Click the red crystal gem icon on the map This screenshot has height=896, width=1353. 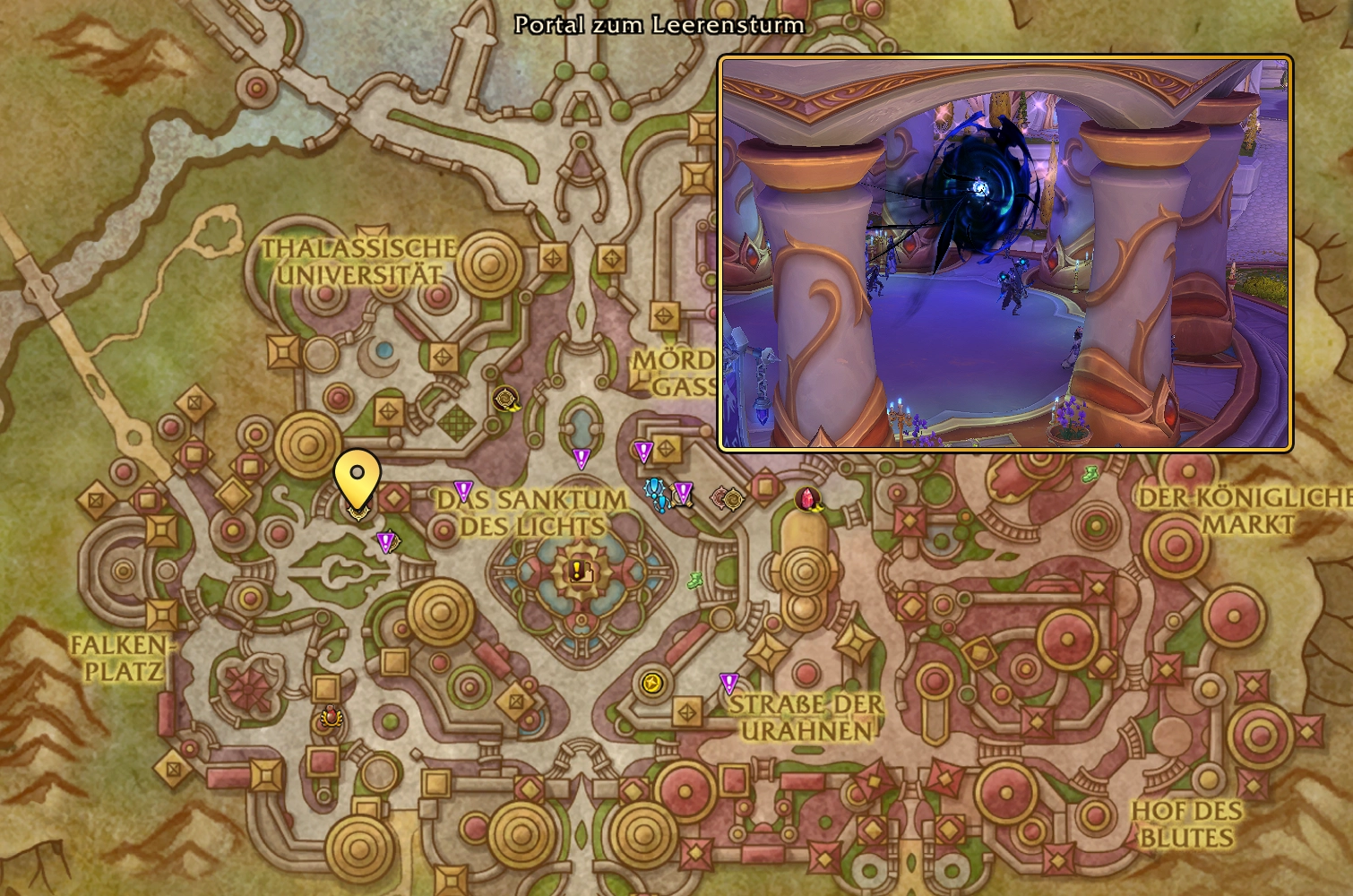pyautogui.click(x=806, y=497)
